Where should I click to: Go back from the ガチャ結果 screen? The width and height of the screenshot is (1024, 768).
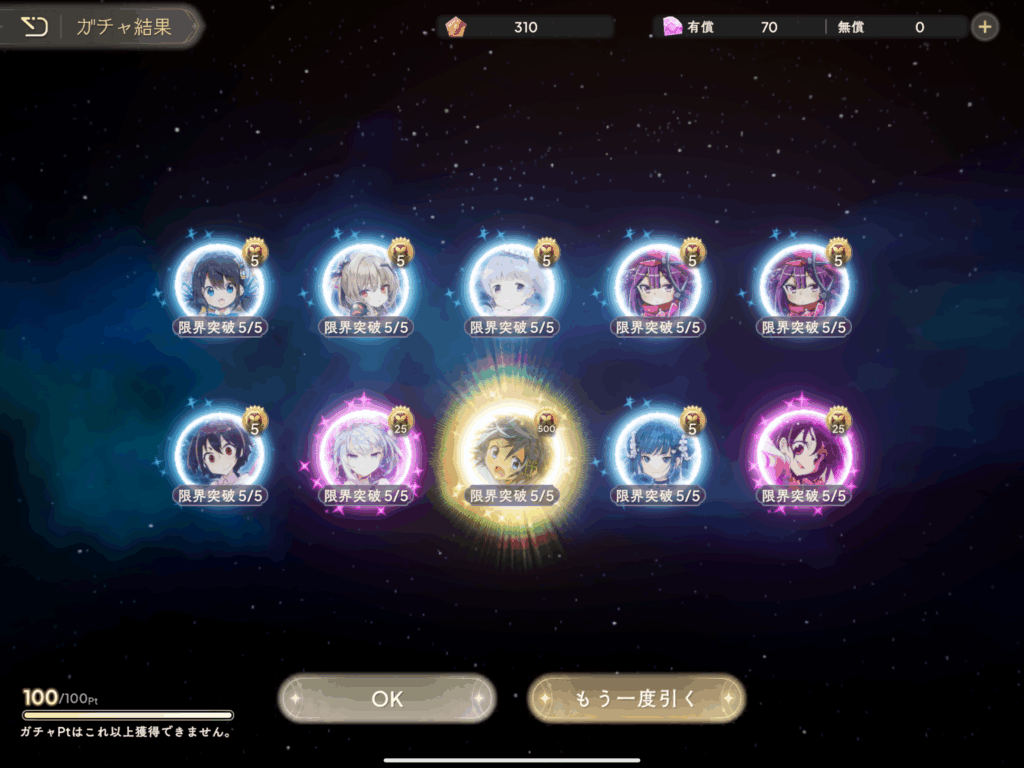(x=35, y=27)
